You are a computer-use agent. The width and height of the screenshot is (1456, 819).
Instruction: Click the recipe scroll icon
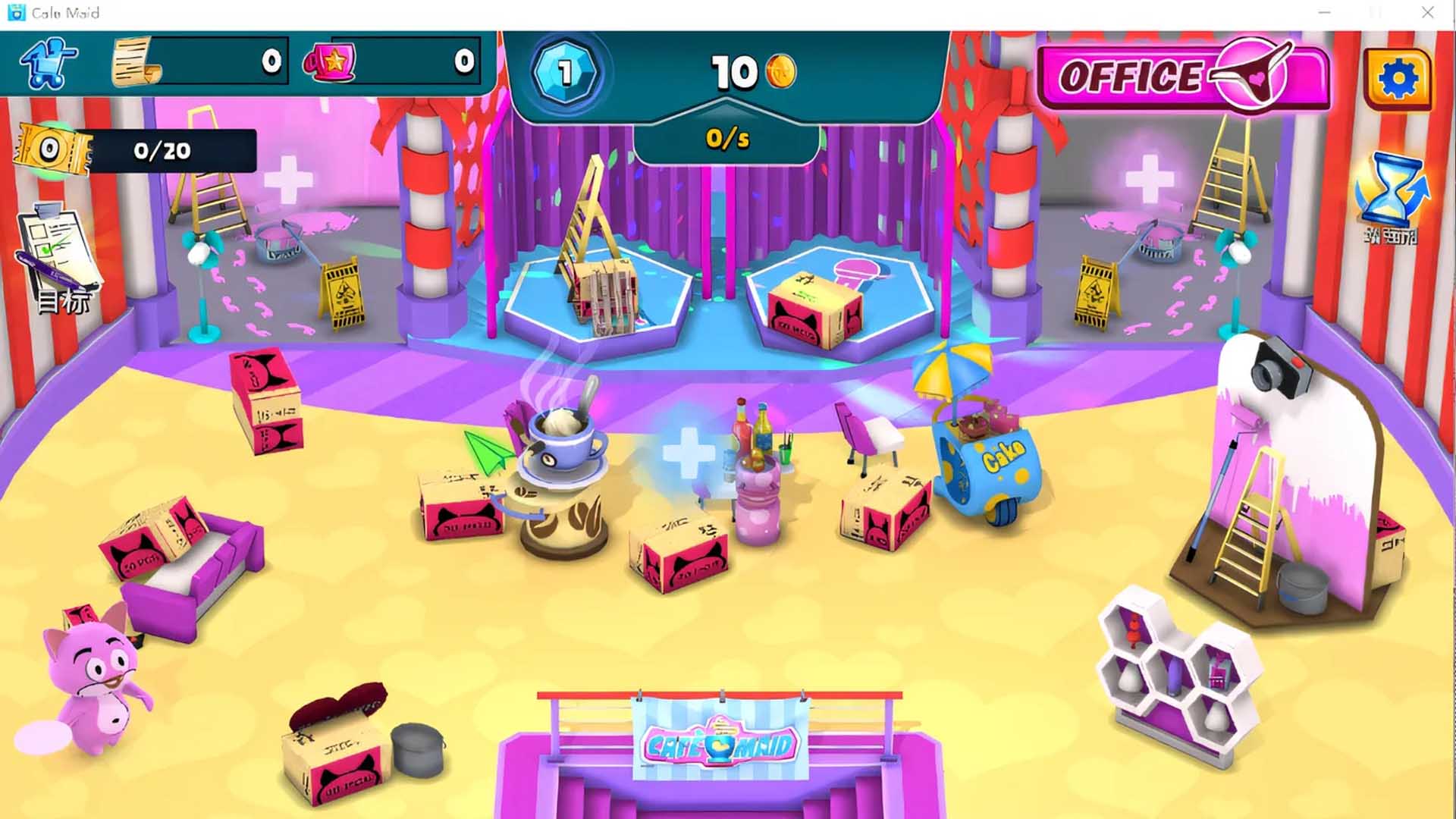tap(136, 62)
